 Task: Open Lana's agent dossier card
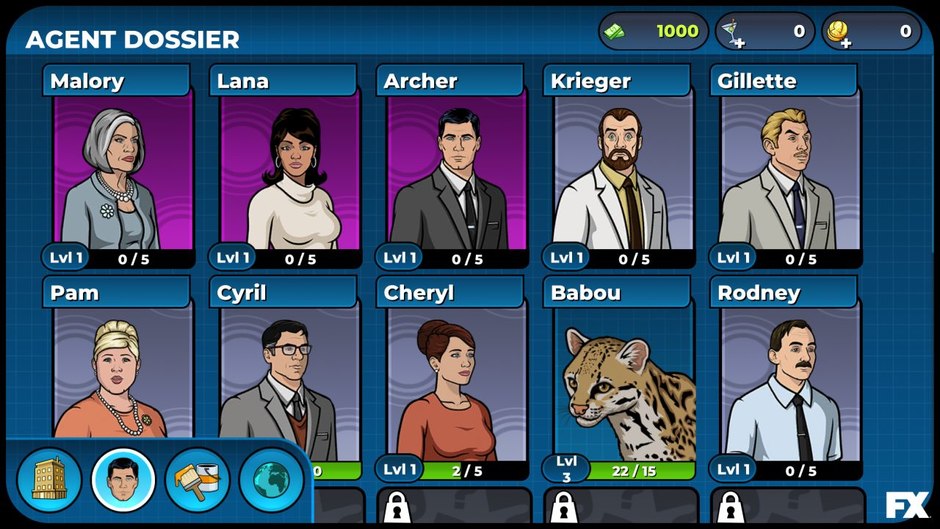click(x=289, y=170)
